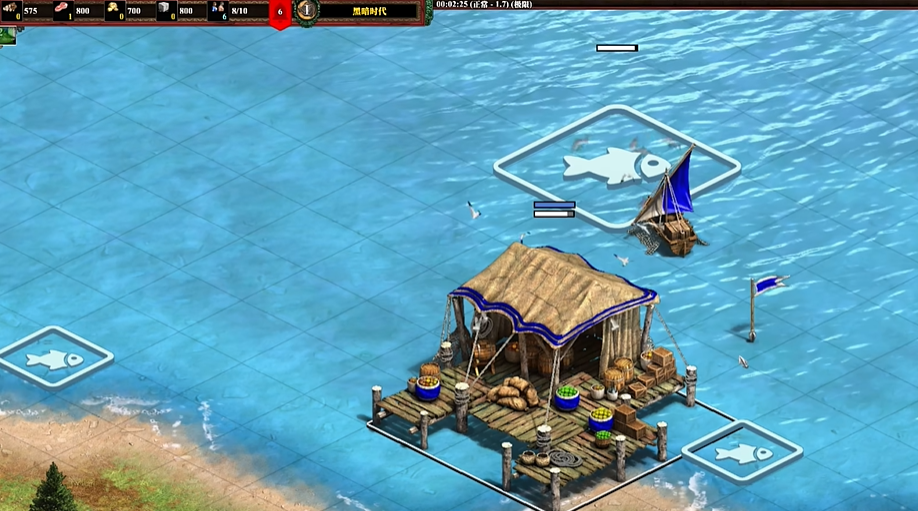Viewport: 918px width, 511px height.
Task: Click the red banner showing 6
Action: 280,13
